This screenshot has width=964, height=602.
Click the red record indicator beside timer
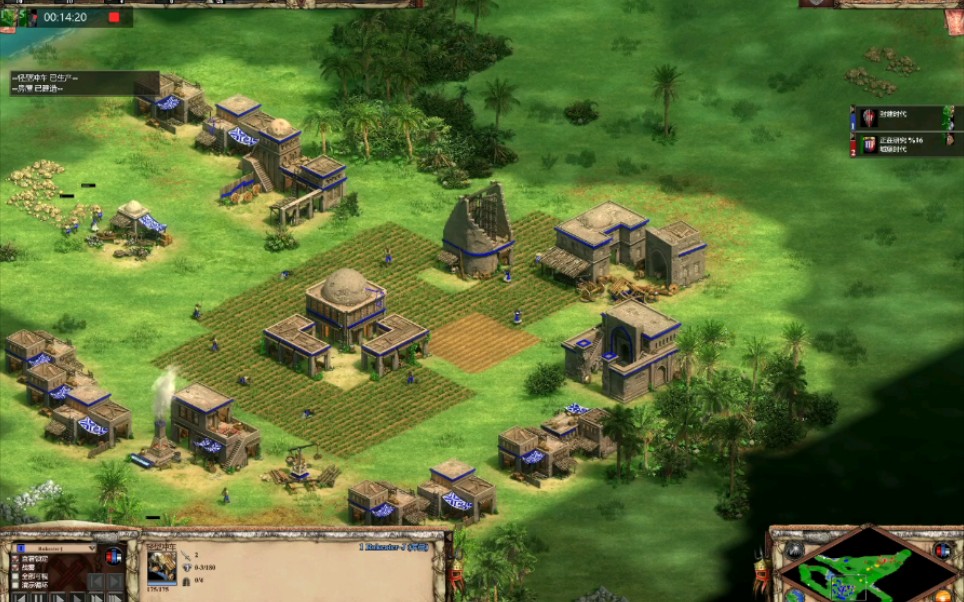tap(113, 17)
